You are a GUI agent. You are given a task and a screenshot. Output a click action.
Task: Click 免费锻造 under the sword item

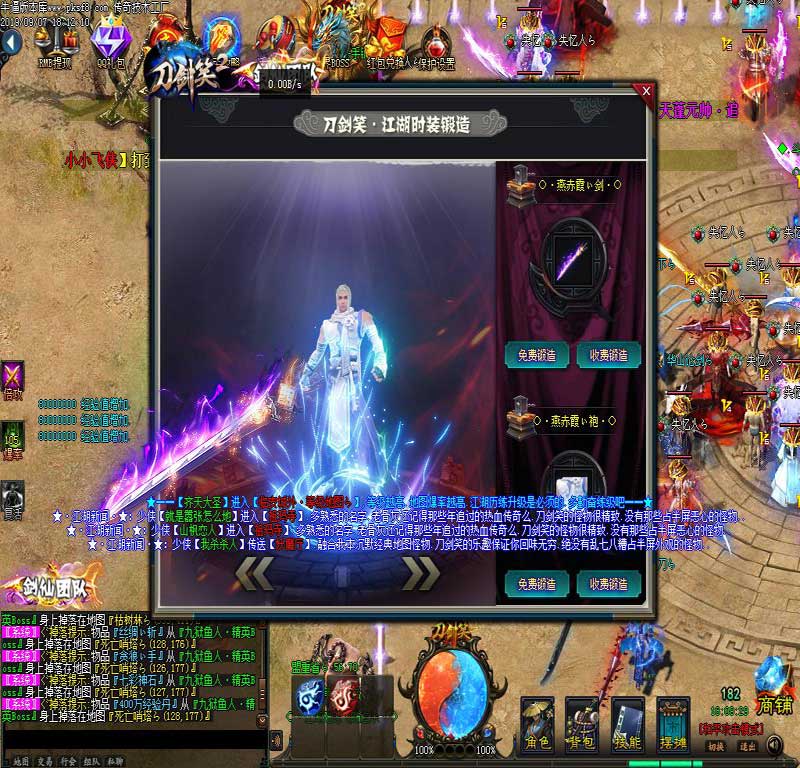[537, 355]
